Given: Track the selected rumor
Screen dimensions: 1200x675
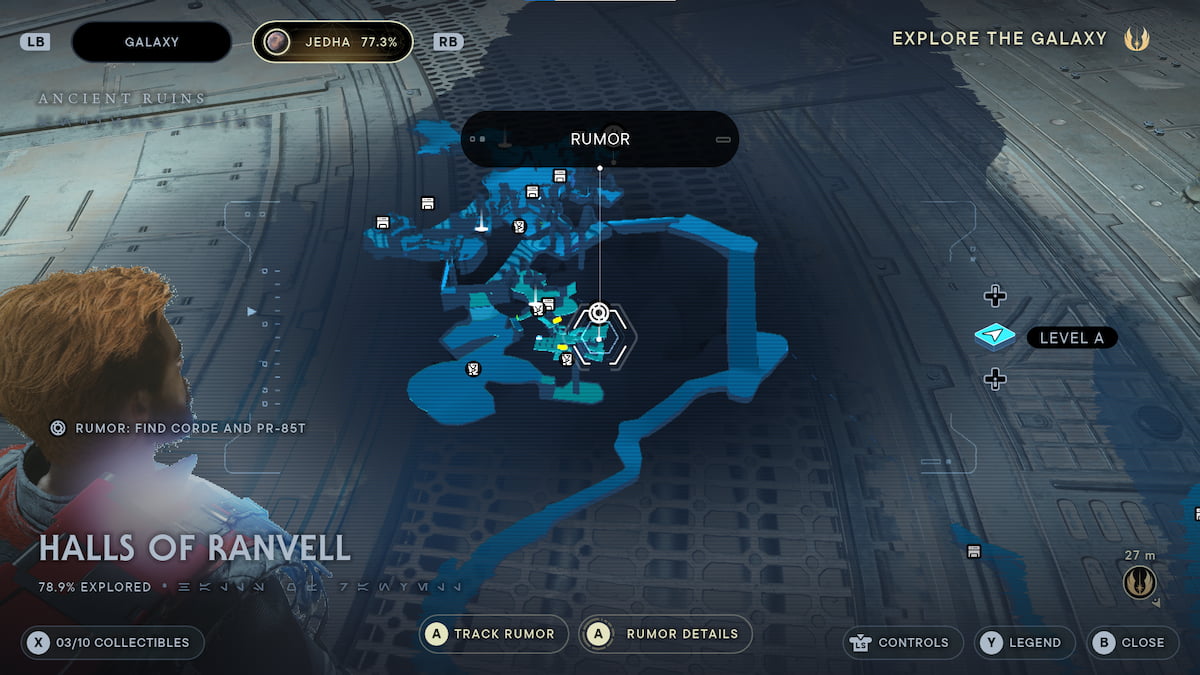Looking at the screenshot, I should [494, 634].
